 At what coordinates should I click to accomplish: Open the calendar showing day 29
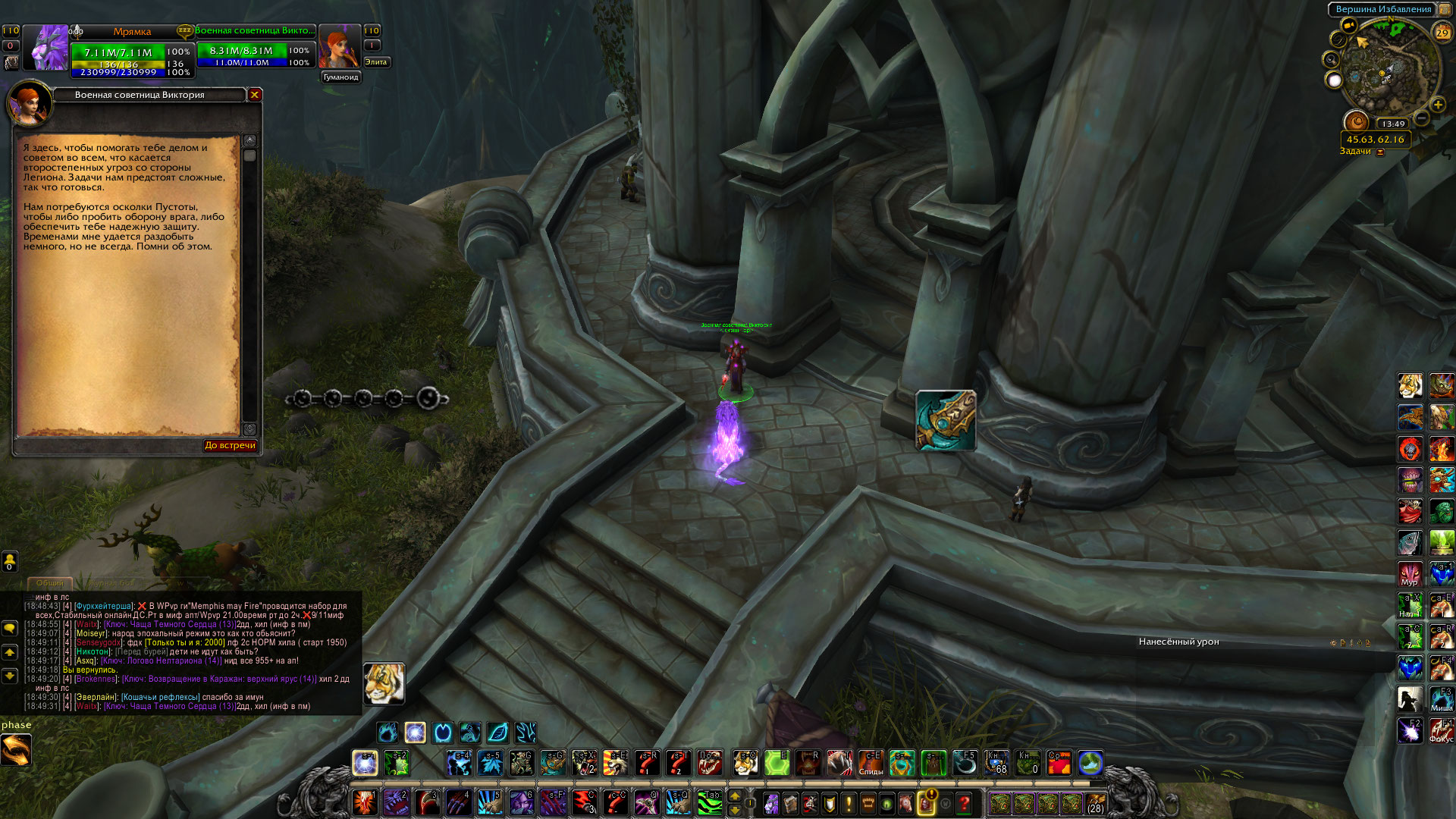pyautogui.click(x=1442, y=32)
